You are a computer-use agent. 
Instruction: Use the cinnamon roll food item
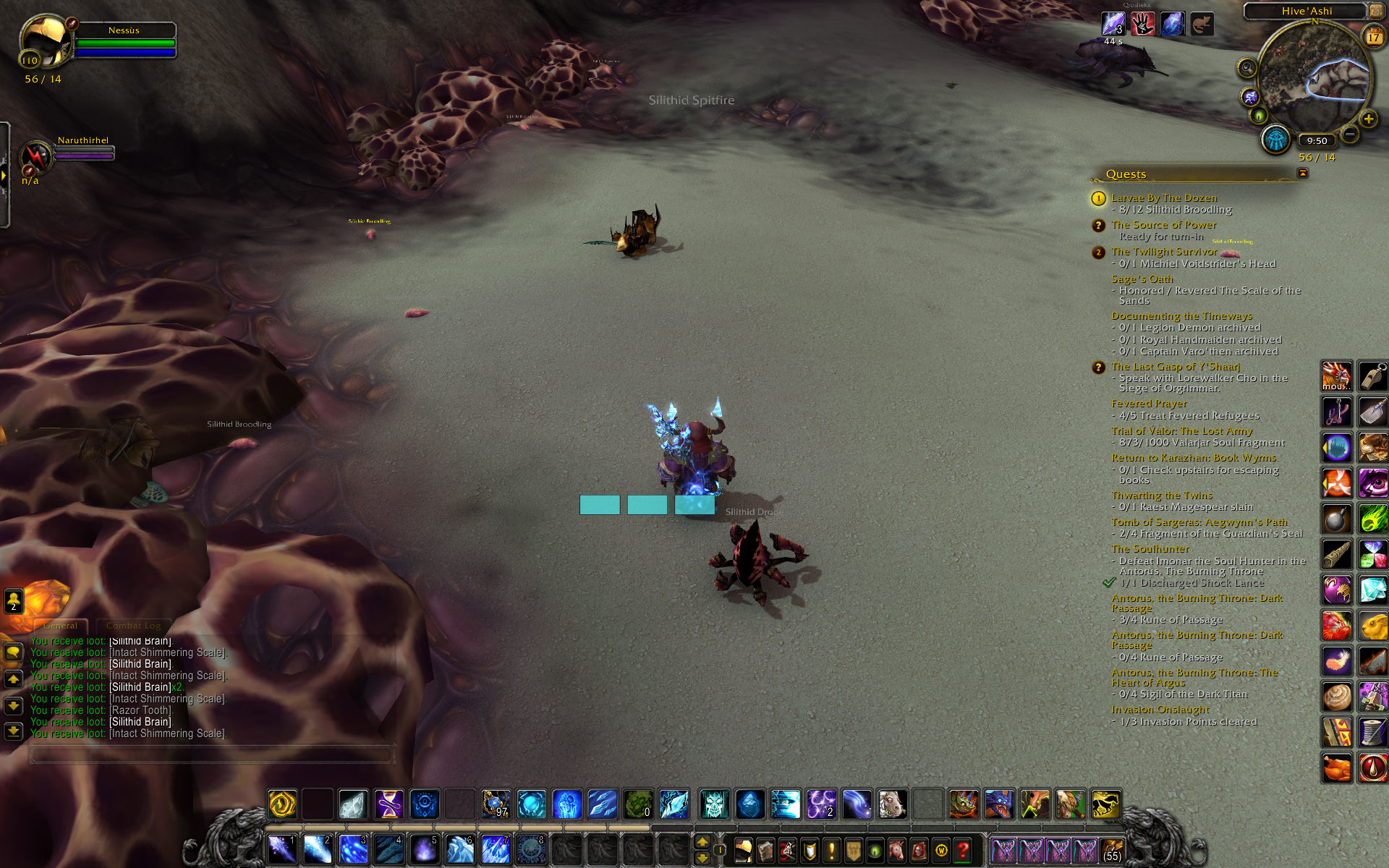[x=1337, y=698]
